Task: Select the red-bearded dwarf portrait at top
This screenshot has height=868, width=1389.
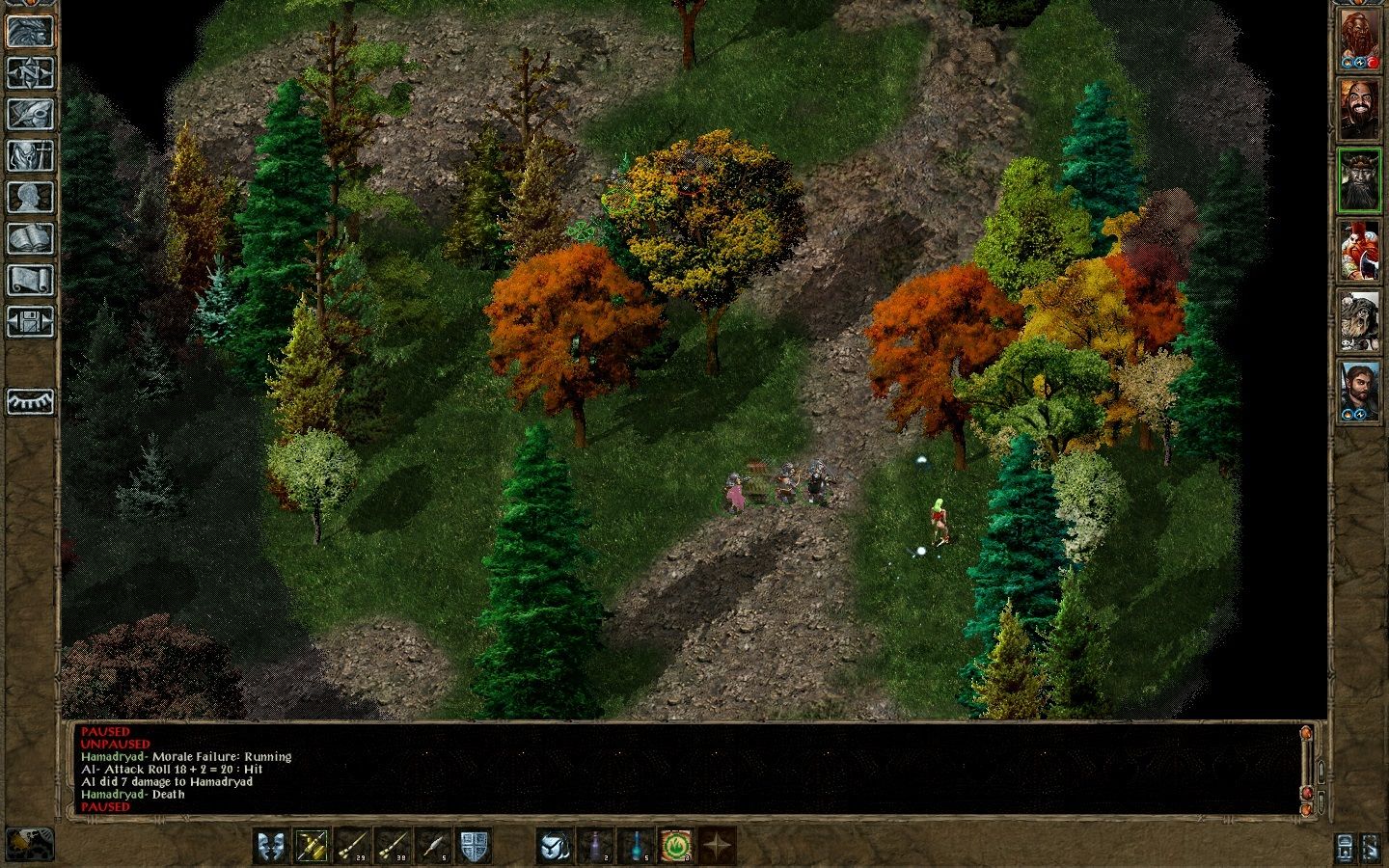Action: [x=1359, y=41]
